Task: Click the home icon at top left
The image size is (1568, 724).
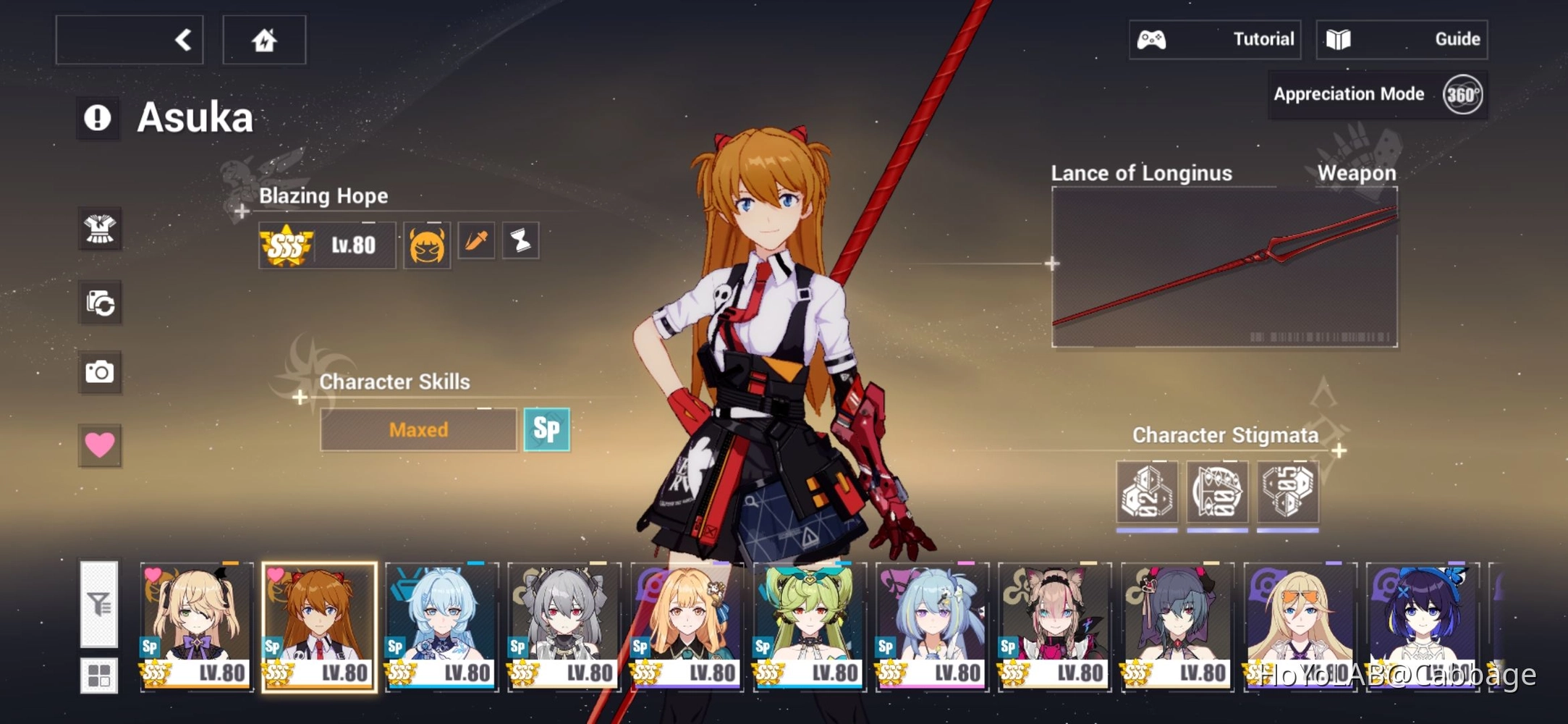Action: click(264, 39)
